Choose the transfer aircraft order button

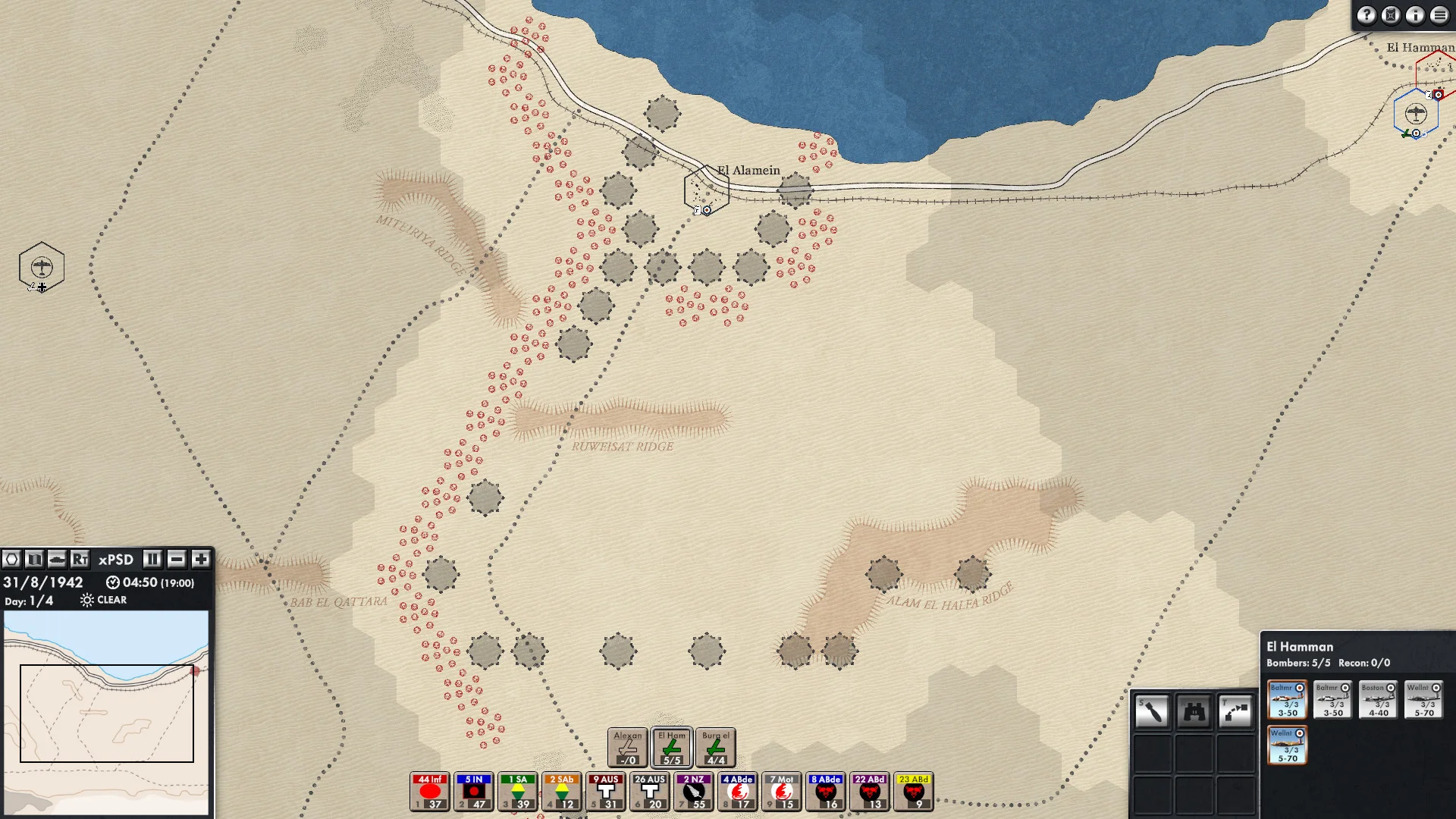(x=1235, y=711)
